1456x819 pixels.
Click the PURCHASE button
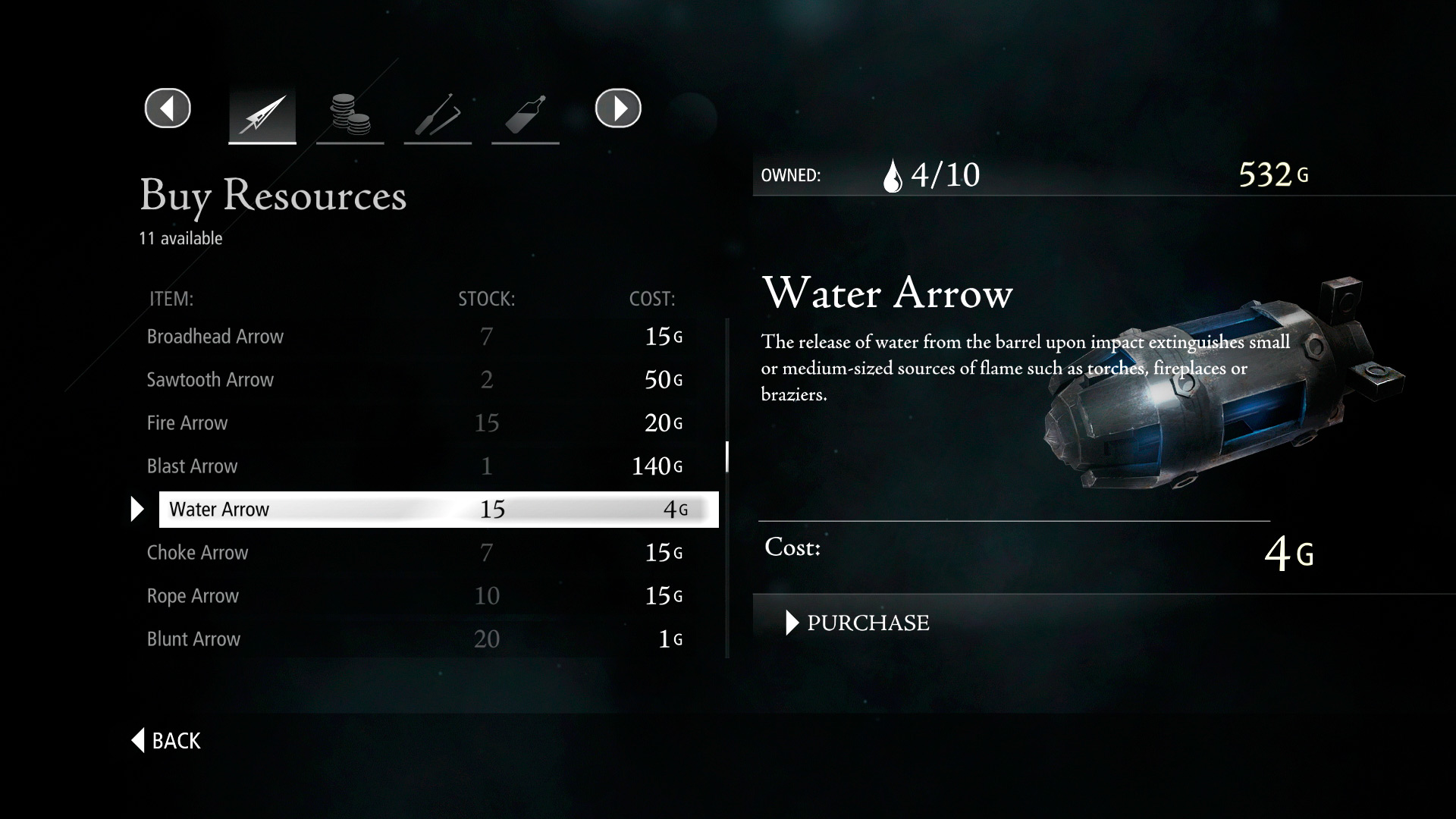[x=868, y=623]
